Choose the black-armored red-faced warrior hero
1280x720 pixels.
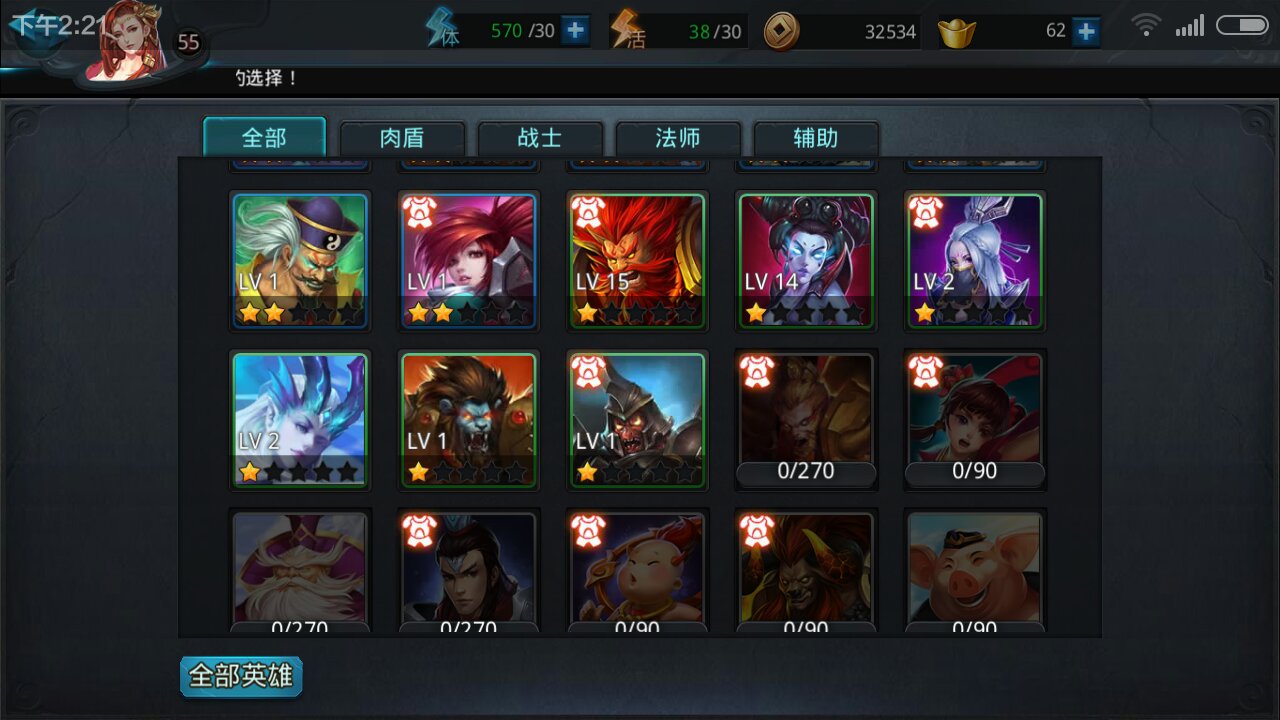(x=638, y=419)
